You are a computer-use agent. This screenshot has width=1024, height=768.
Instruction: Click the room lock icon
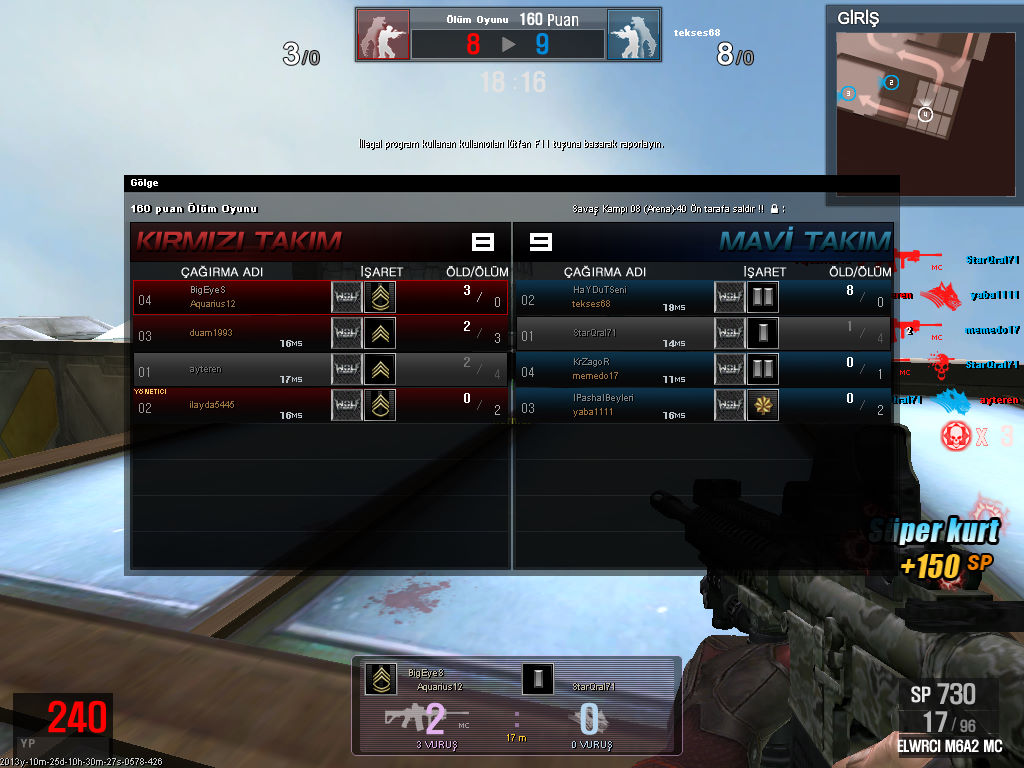[x=774, y=209]
